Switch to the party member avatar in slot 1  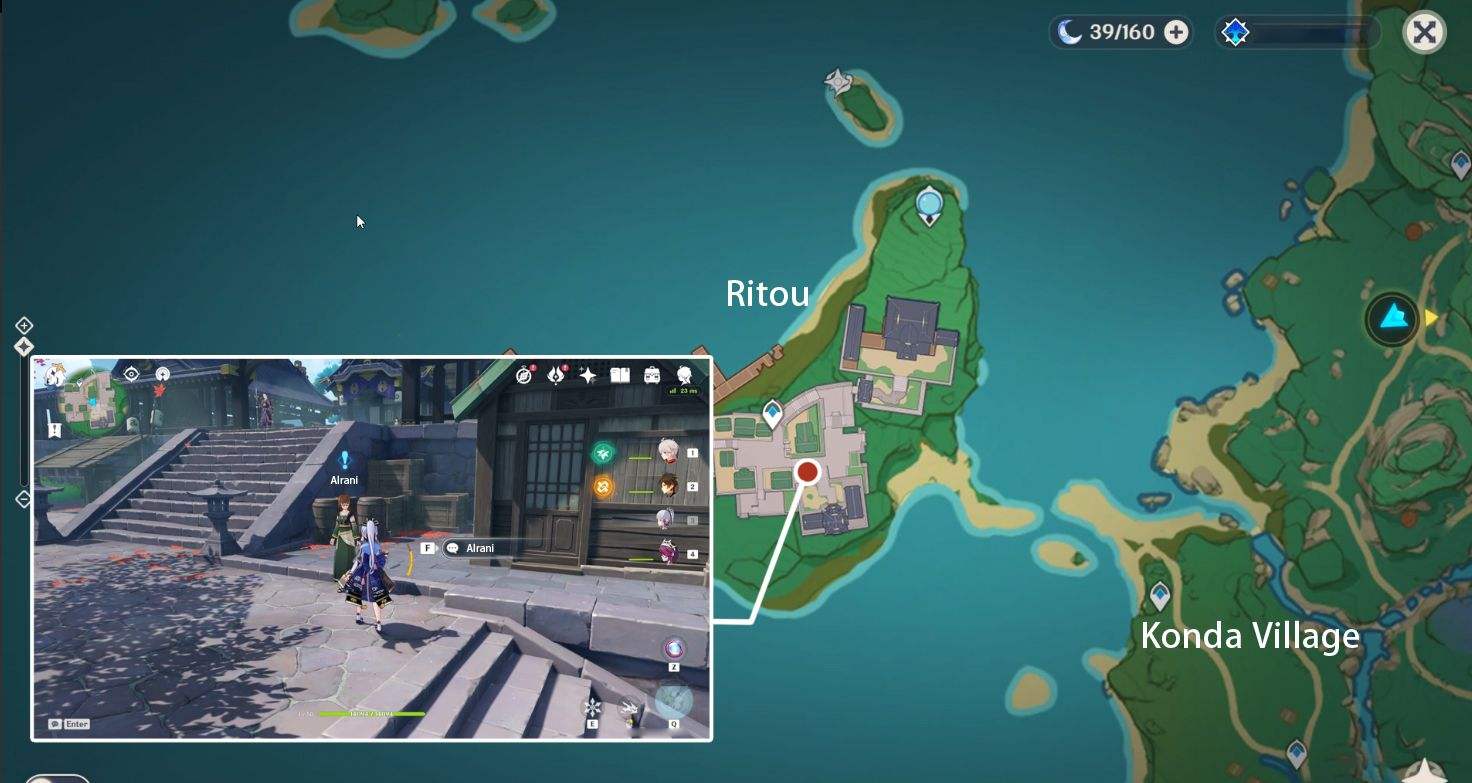tap(669, 452)
